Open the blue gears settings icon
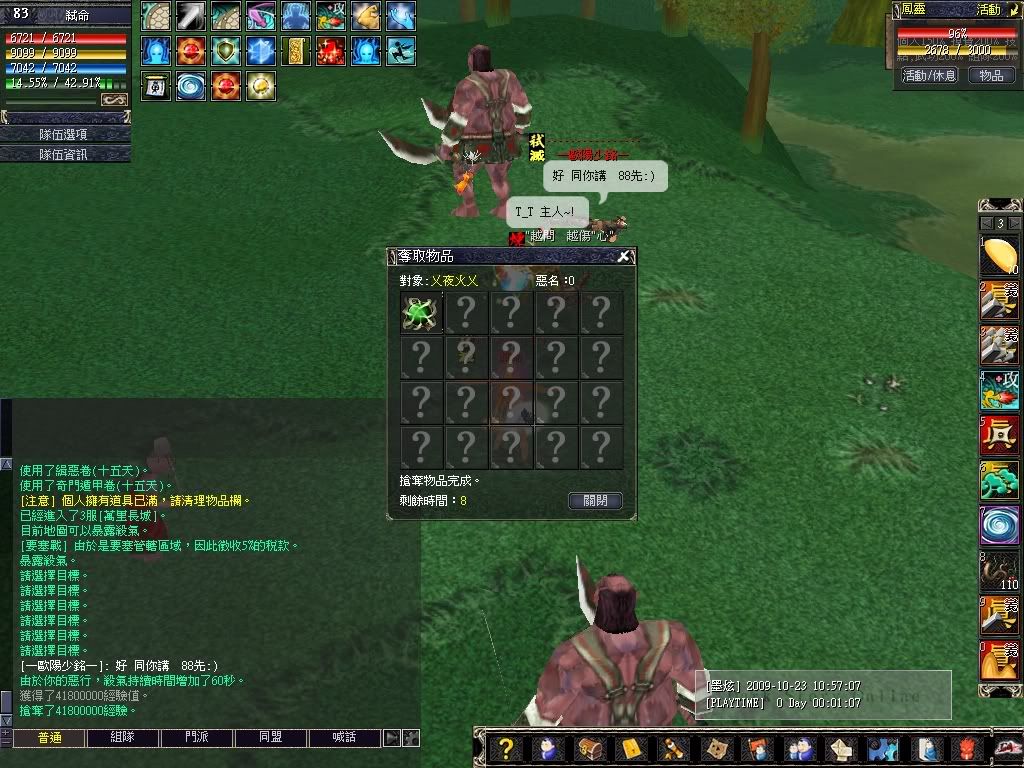This screenshot has width=1024, height=768. tap(881, 748)
